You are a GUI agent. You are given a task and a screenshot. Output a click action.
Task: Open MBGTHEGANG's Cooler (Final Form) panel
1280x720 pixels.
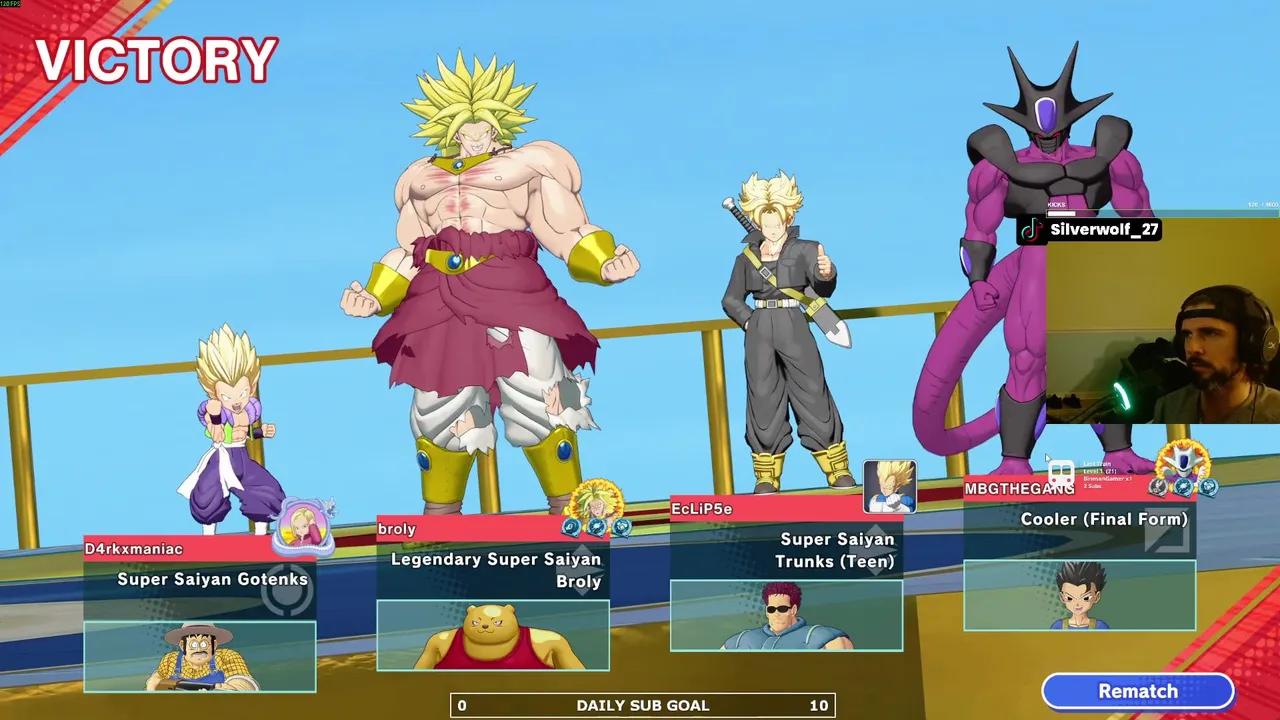point(1079,519)
